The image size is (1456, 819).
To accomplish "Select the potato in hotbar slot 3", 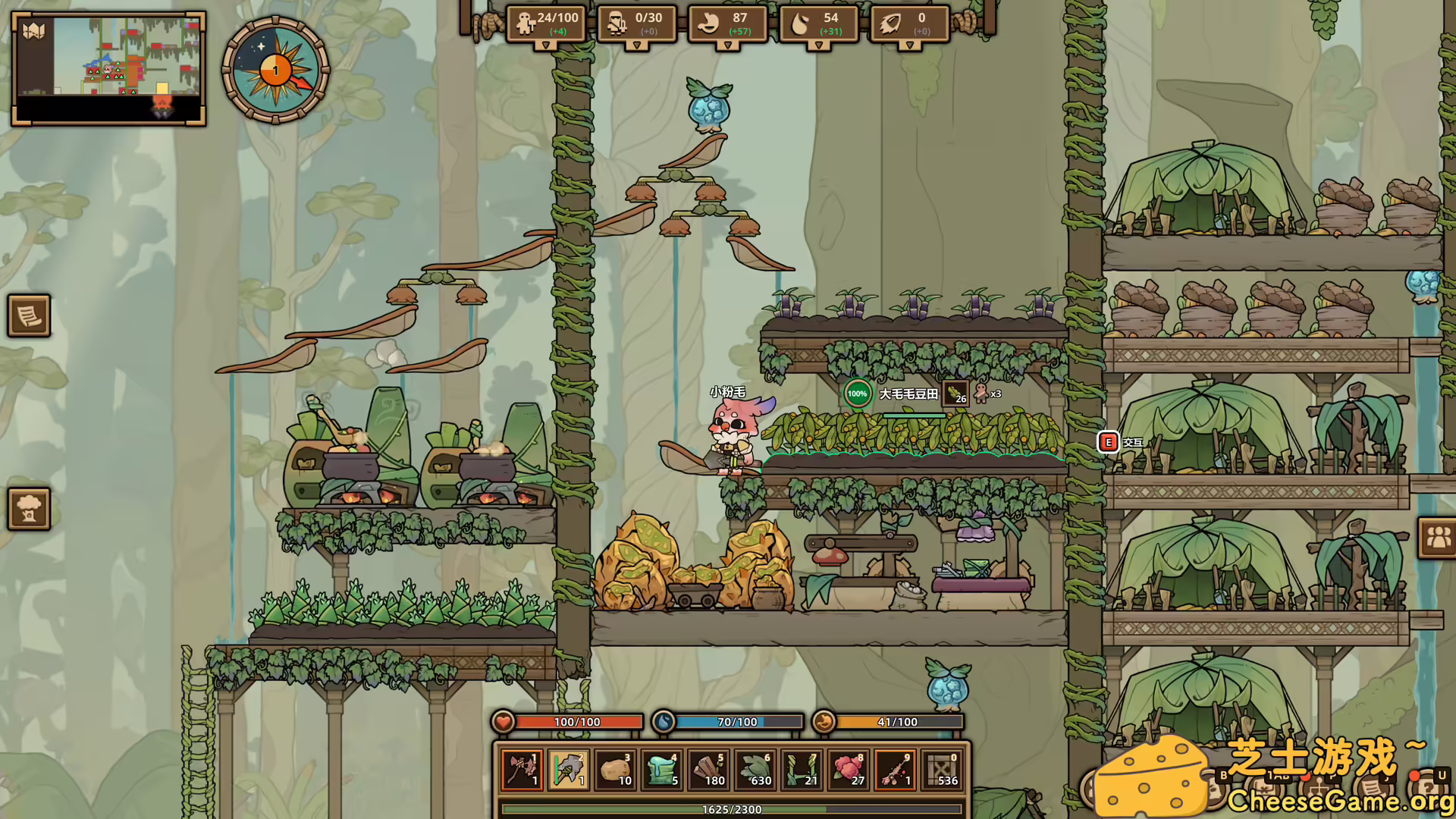I will point(614,770).
